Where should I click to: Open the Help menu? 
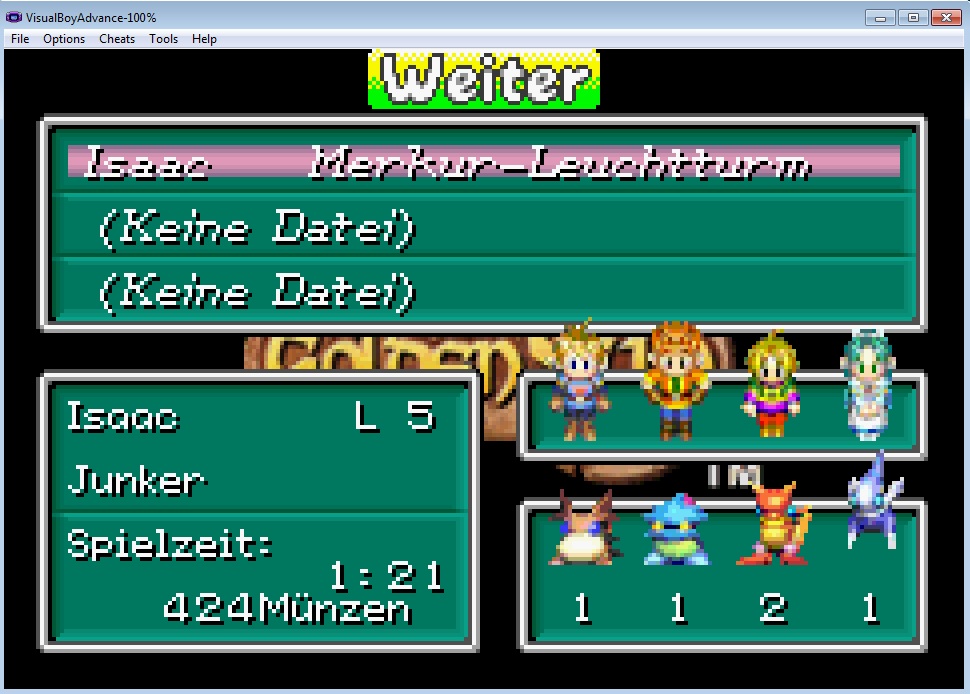(x=204, y=39)
